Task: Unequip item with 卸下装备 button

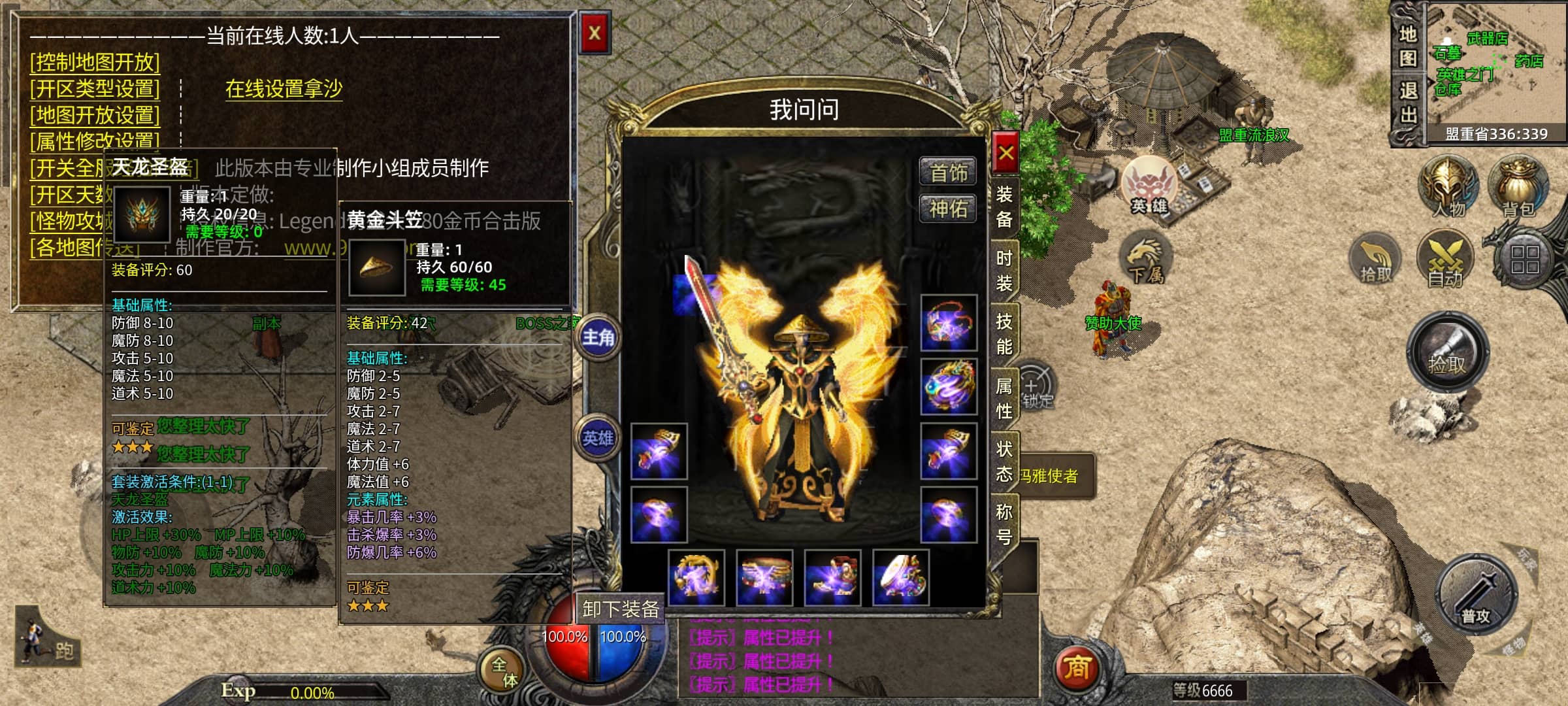Action: [620, 609]
